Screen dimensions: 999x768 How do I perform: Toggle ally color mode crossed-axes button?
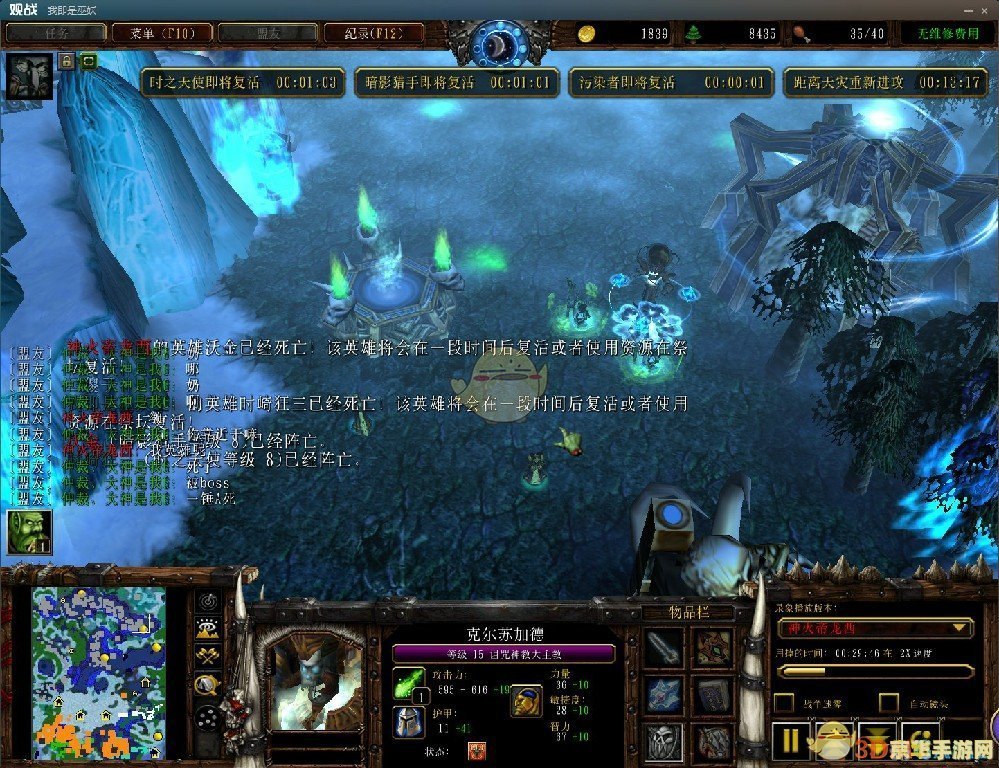(207, 656)
